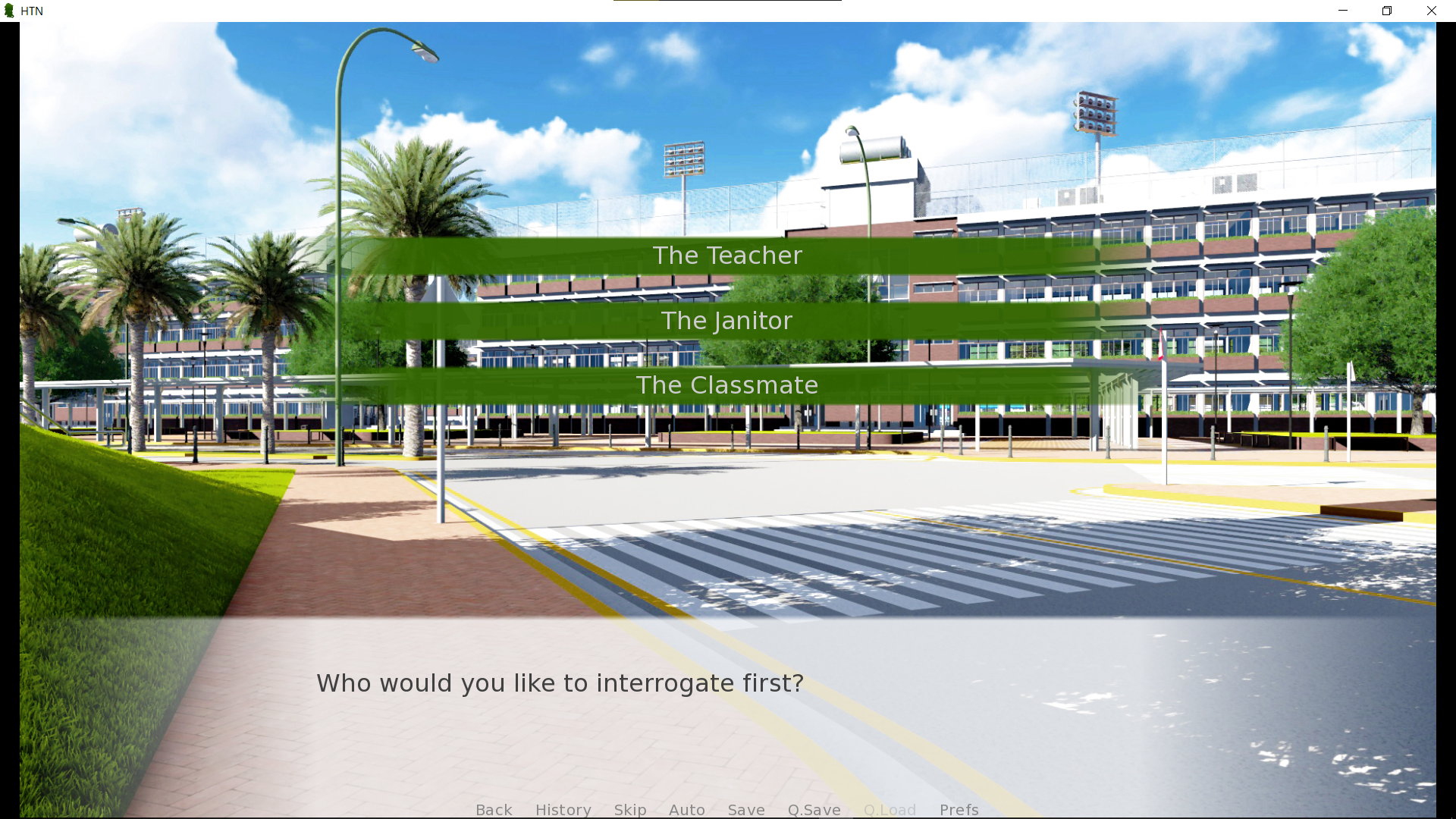1456x819 pixels.
Task: Quick save with Q.Save
Action: click(x=814, y=809)
